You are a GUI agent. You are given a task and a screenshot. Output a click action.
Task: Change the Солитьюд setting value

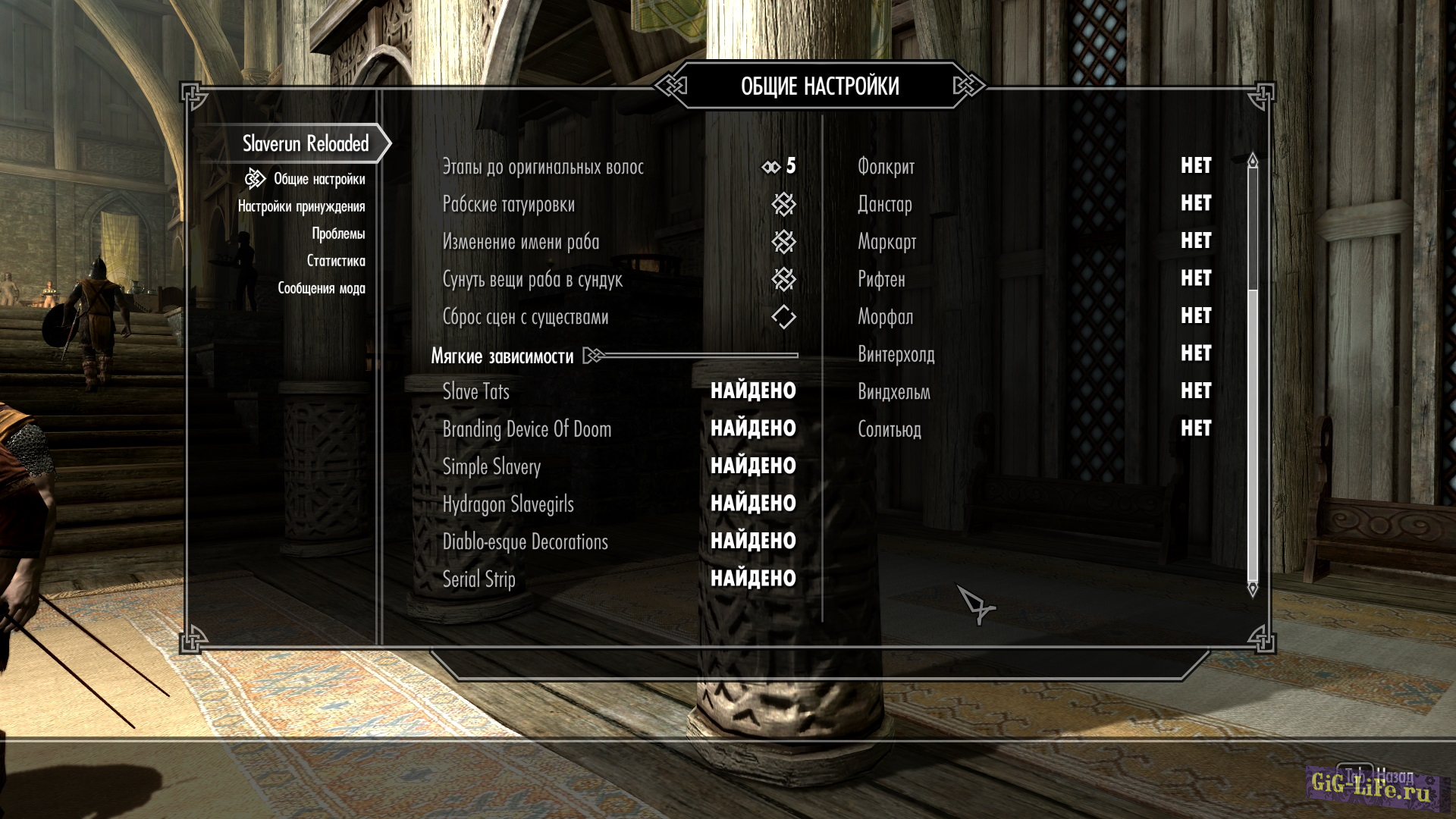coord(1195,428)
